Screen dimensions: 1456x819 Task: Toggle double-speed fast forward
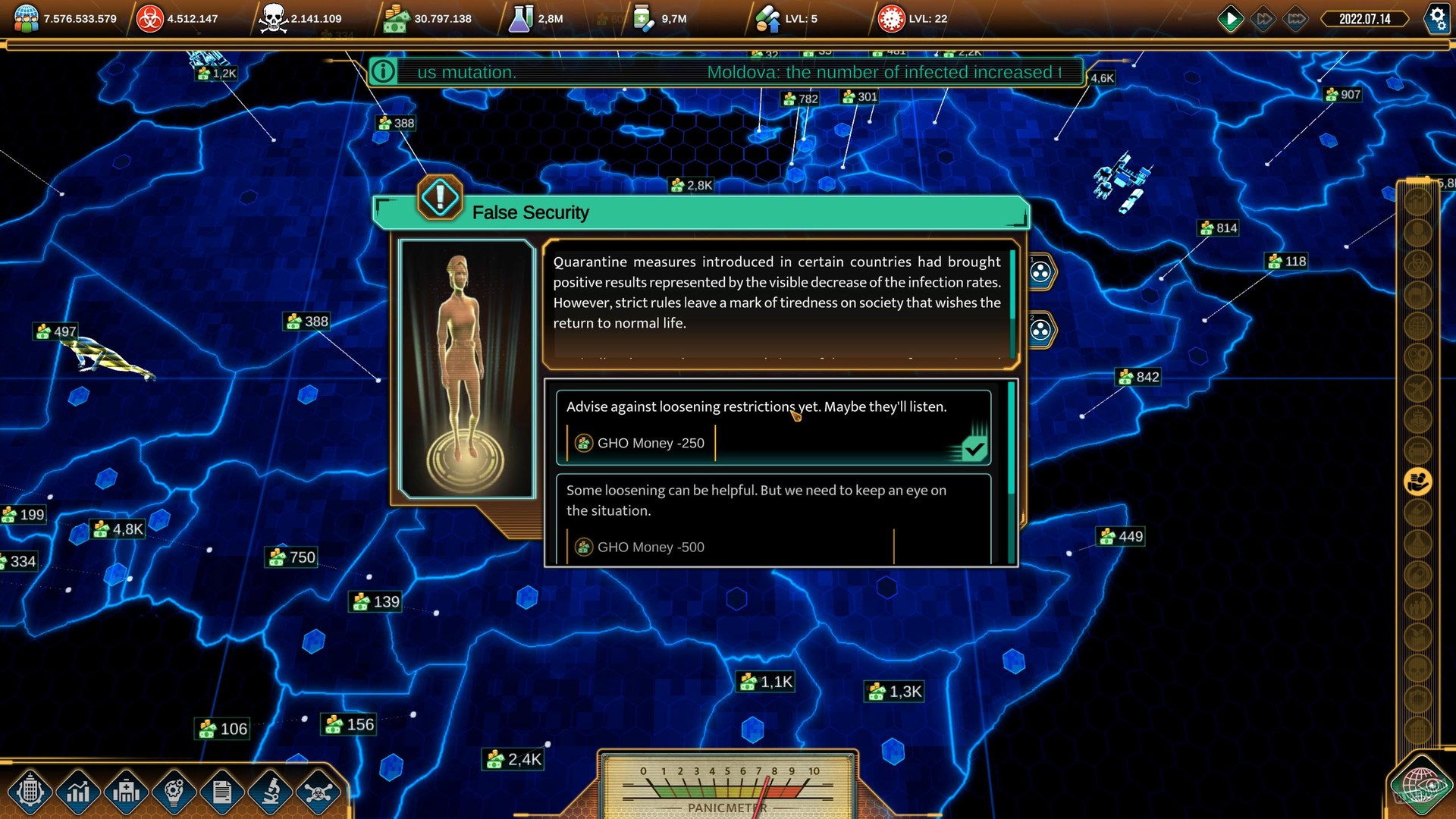click(1265, 19)
